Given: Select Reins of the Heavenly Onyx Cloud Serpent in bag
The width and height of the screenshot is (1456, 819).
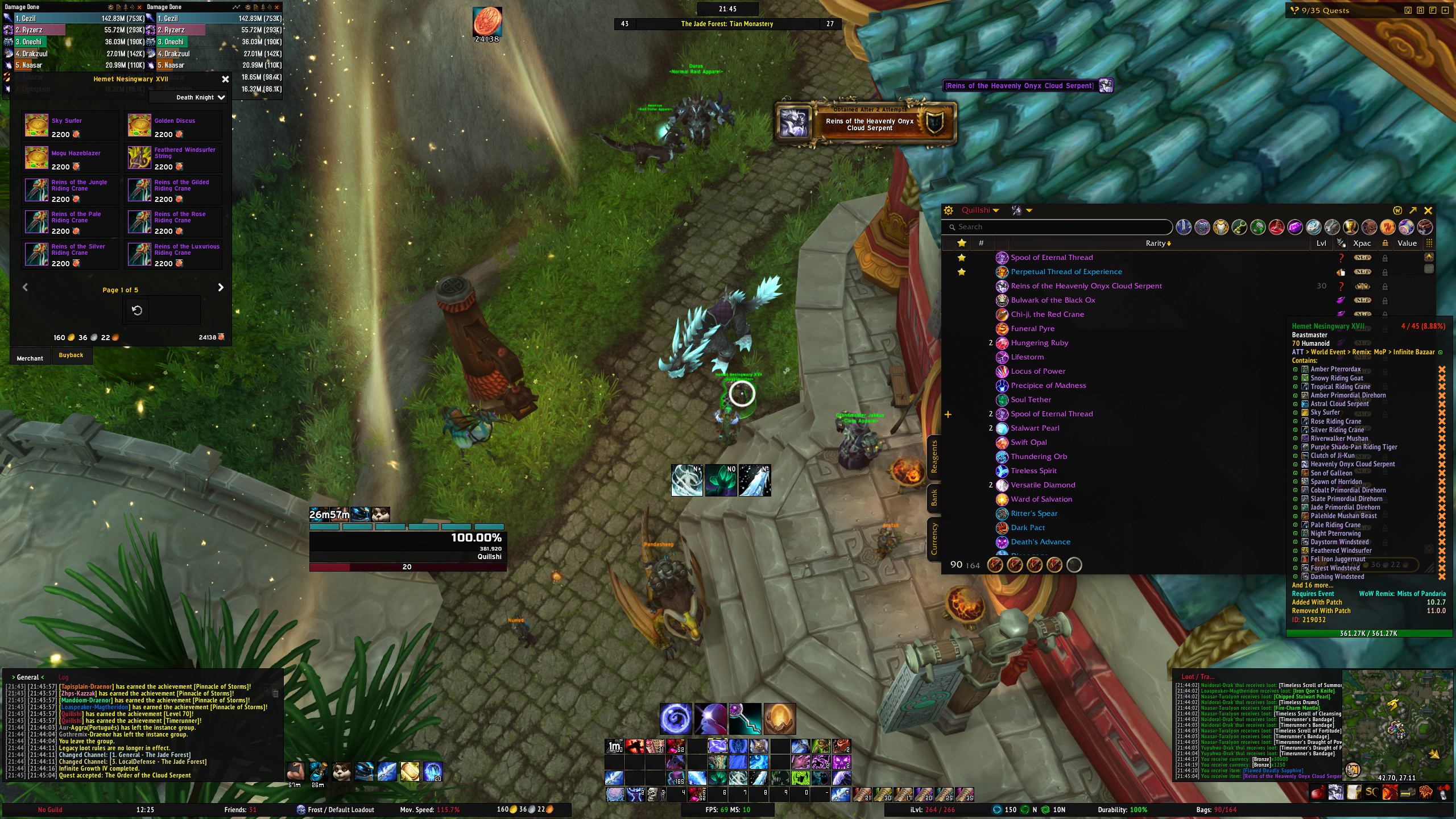Looking at the screenshot, I should click(x=1086, y=286).
